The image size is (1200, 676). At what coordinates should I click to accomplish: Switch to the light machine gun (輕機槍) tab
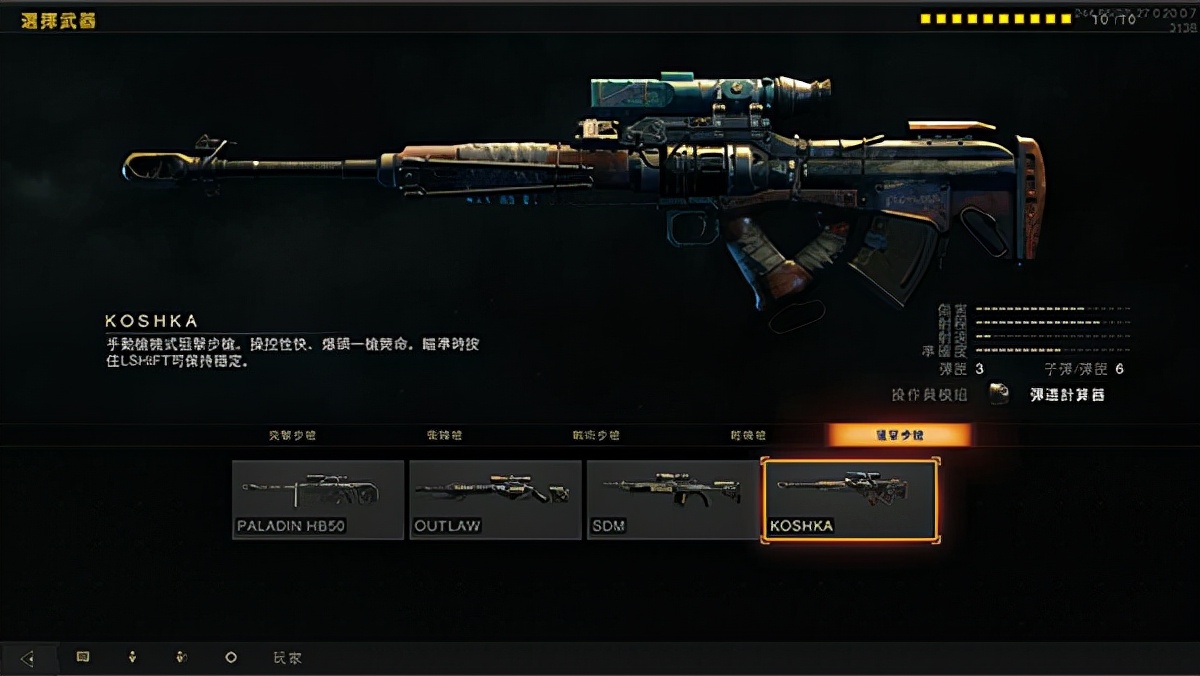pos(748,436)
